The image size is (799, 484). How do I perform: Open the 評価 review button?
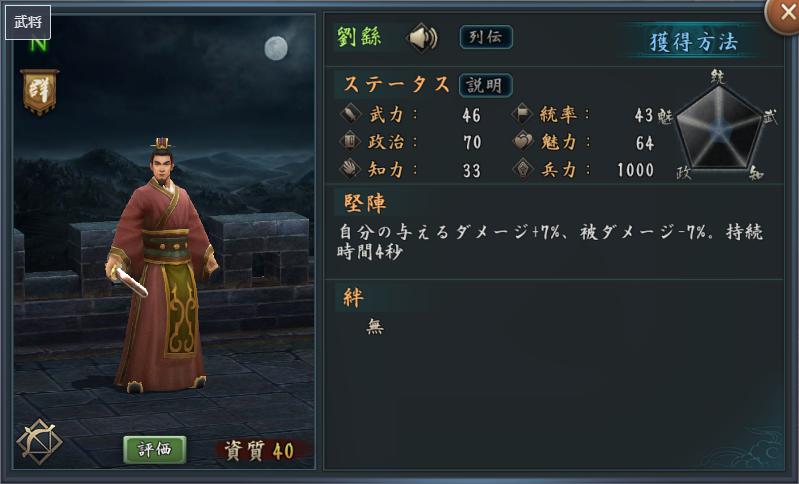coord(155,449)
